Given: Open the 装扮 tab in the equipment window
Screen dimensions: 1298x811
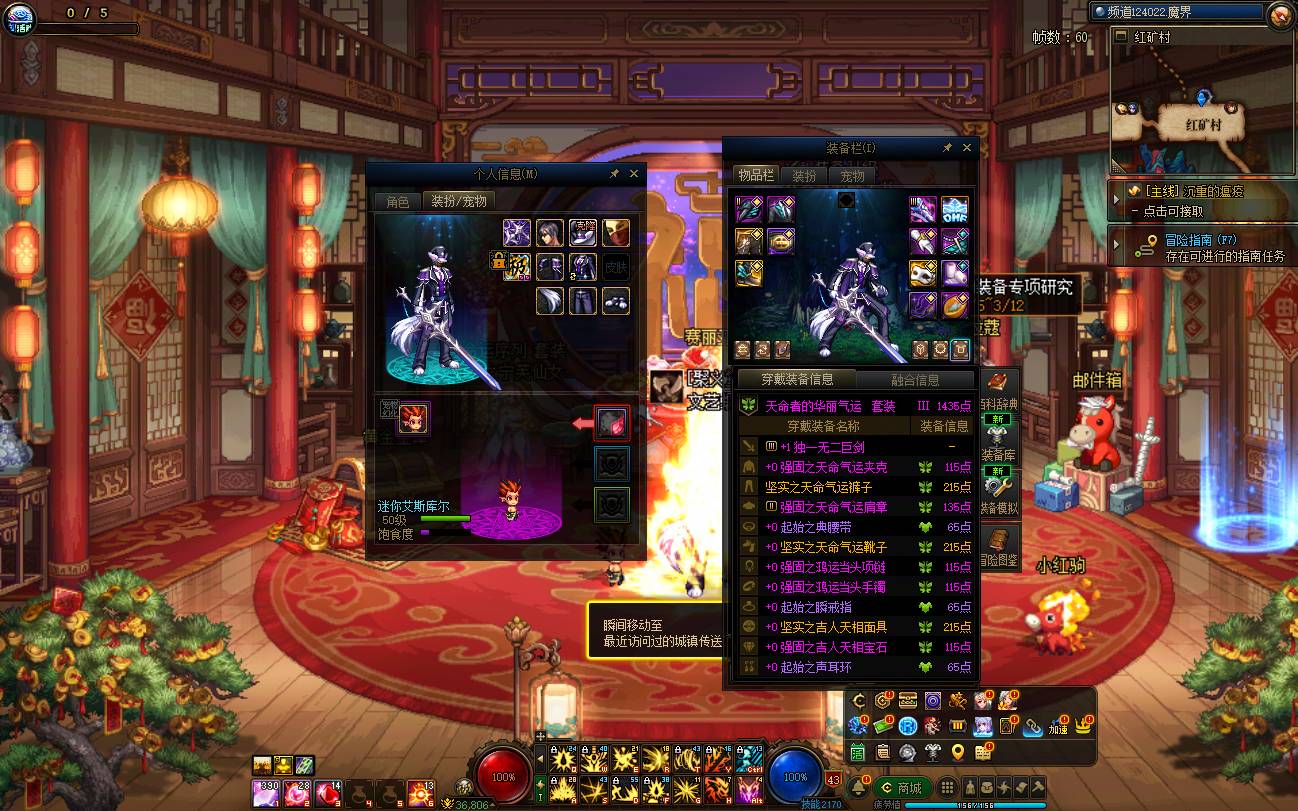Looking at the screenshot, I should tap(804, 175).
